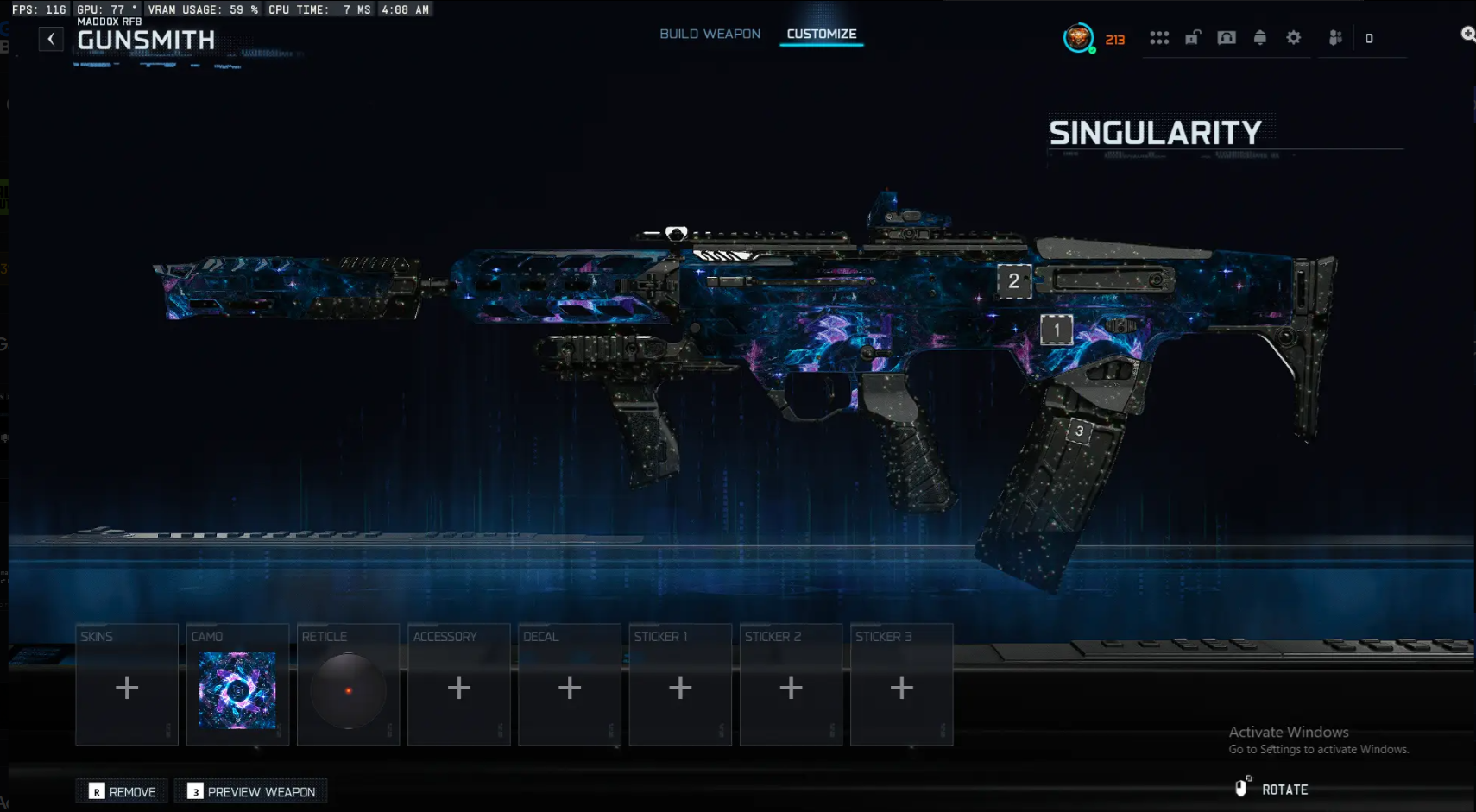The image size is (1476, 812).
Task: Click the store headphones icon in top bar
Action: 1227,38
